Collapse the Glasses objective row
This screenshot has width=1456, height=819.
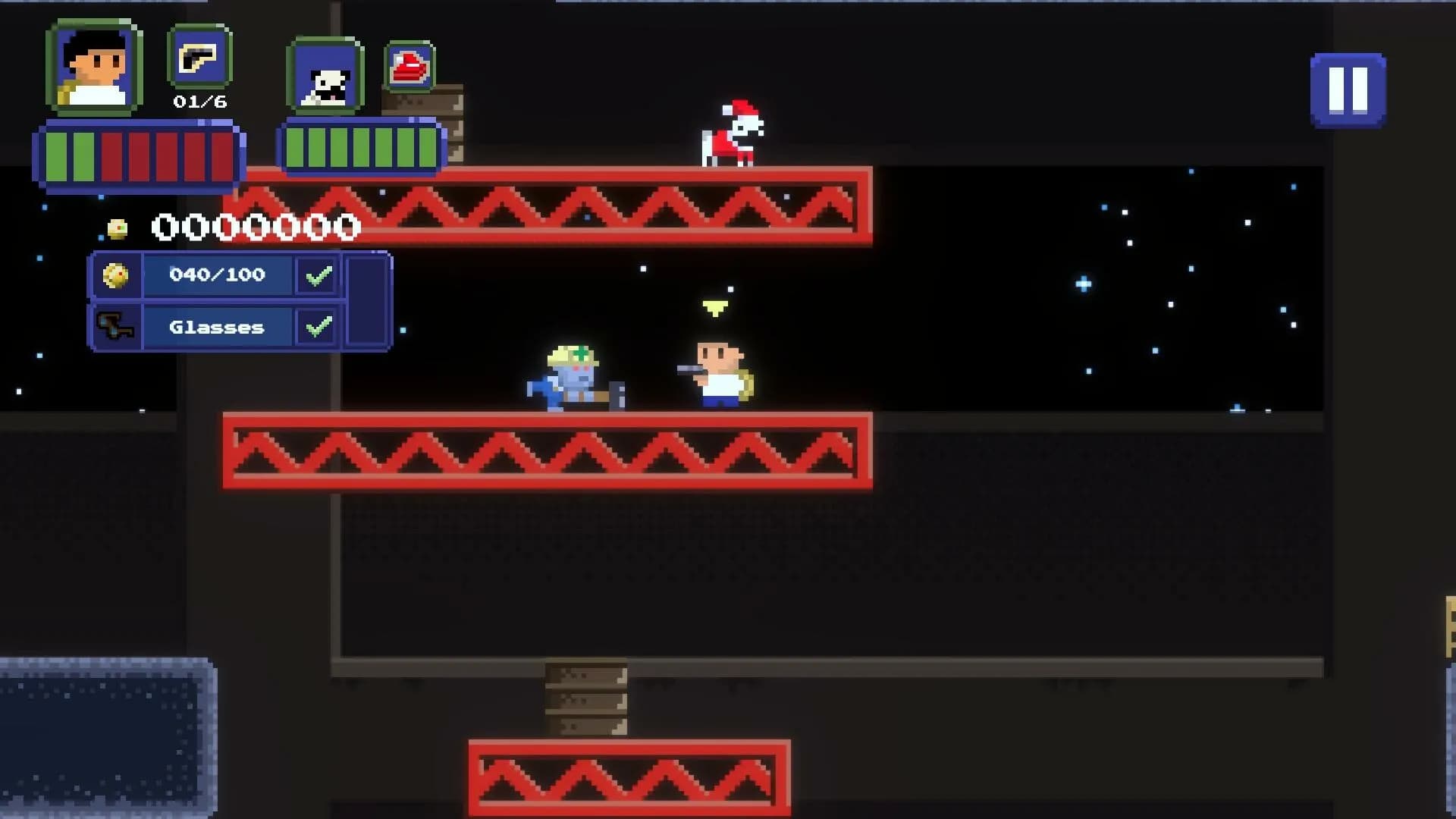pyautogui.click(x=218, y=327)
